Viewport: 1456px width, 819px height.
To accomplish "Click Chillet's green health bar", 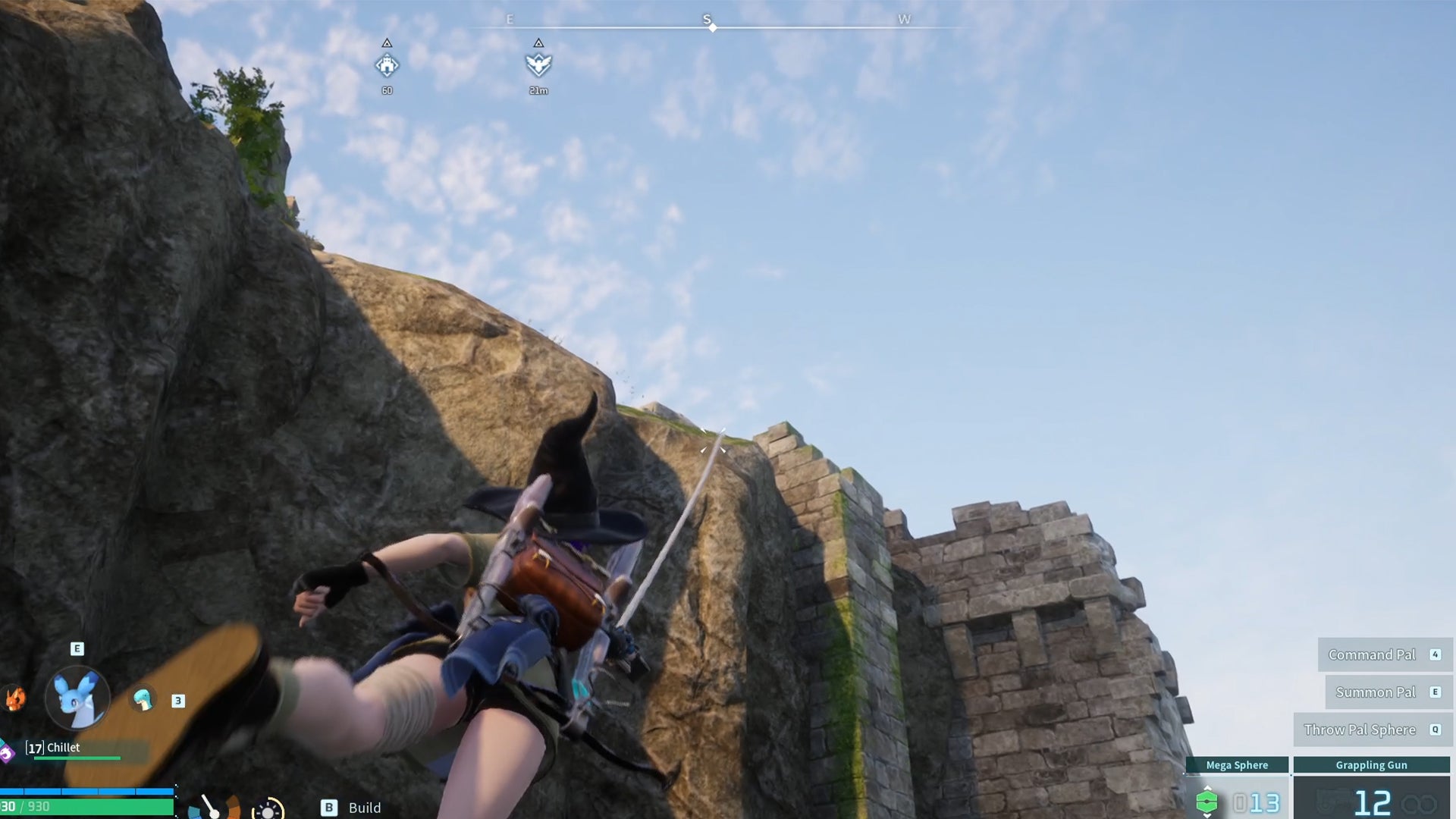I will click(77, 758).
